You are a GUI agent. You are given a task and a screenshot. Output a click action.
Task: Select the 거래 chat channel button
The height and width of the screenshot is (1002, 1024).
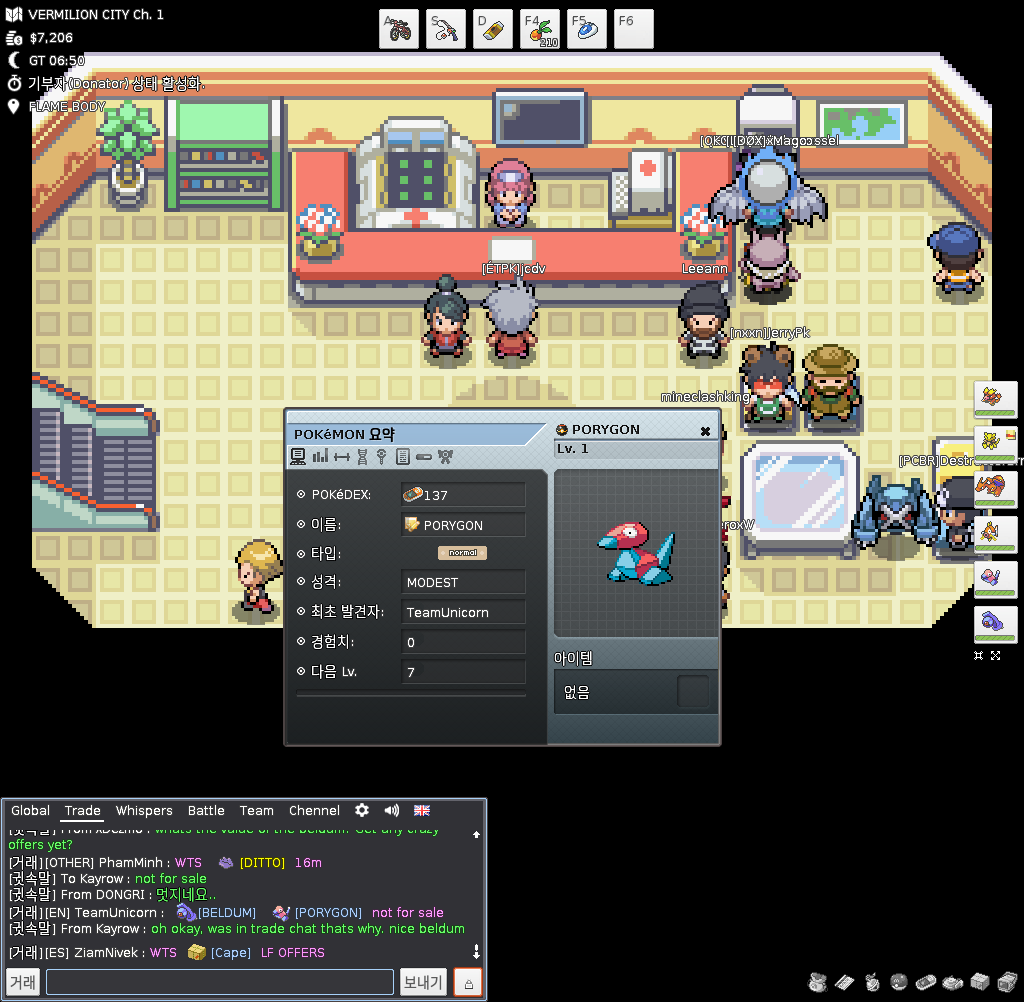pyautogui.click(x=23, y=982)
